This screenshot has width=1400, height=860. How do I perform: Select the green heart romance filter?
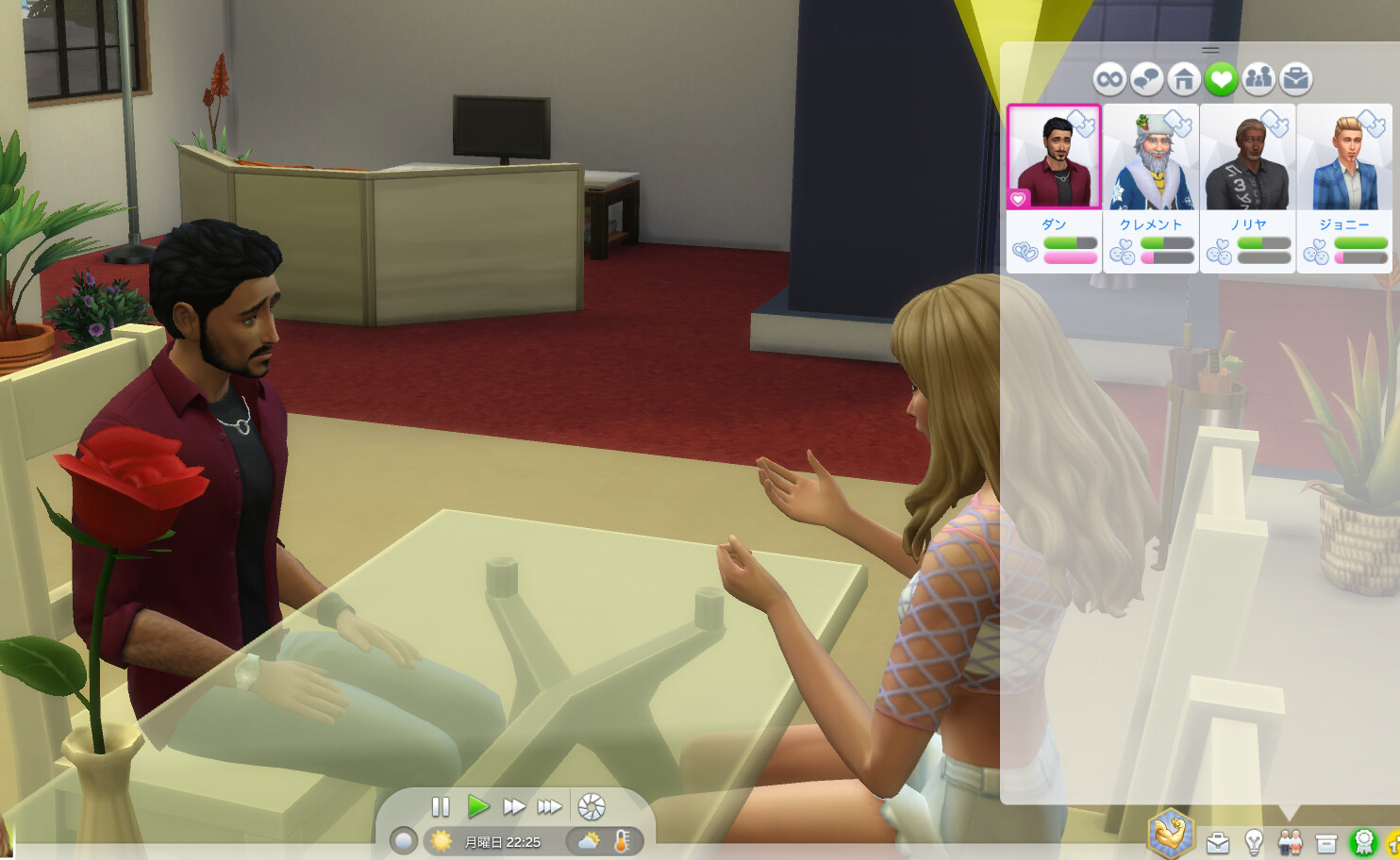click(1221, 79)
